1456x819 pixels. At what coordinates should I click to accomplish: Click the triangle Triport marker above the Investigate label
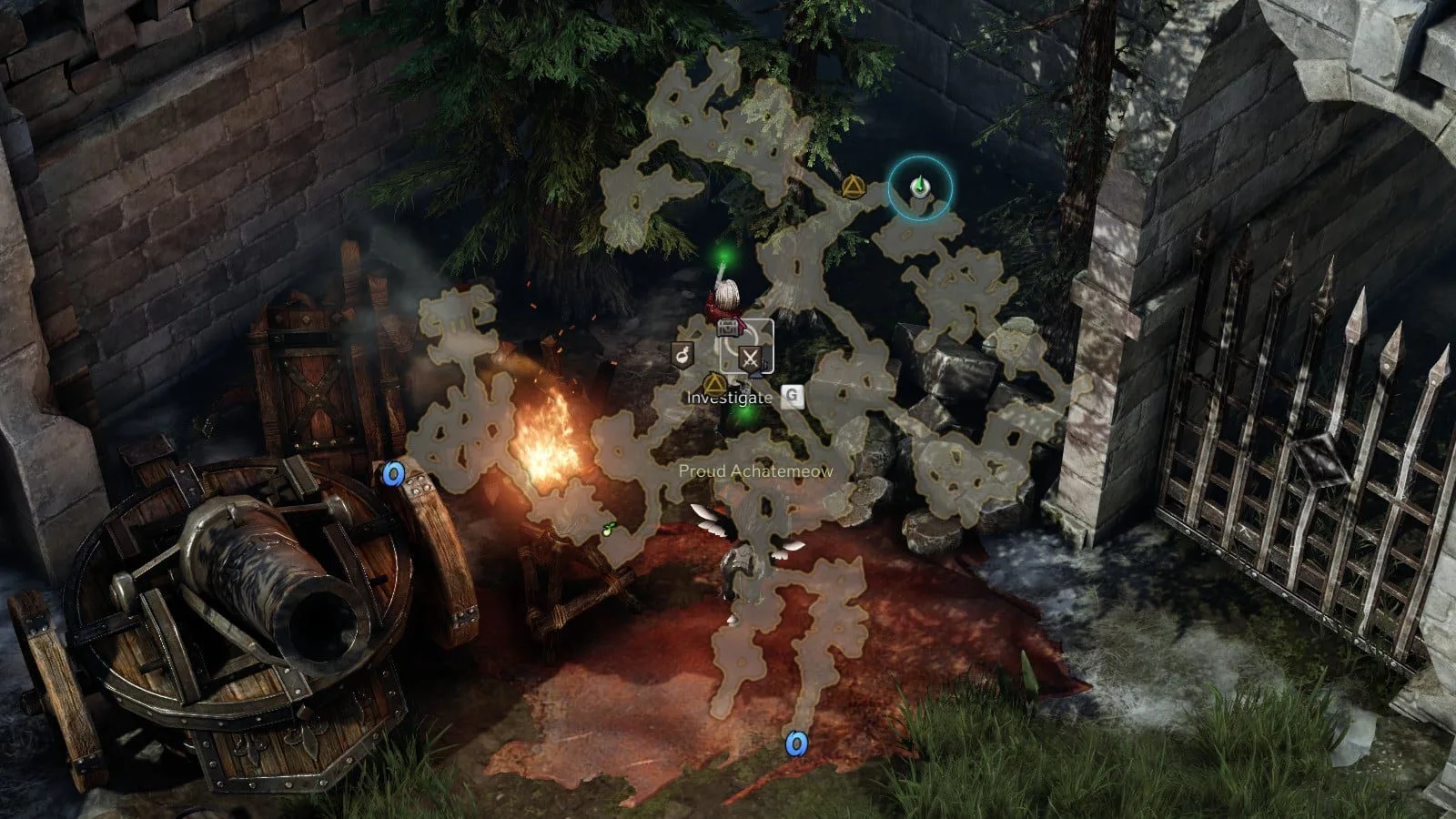(714, 381)
